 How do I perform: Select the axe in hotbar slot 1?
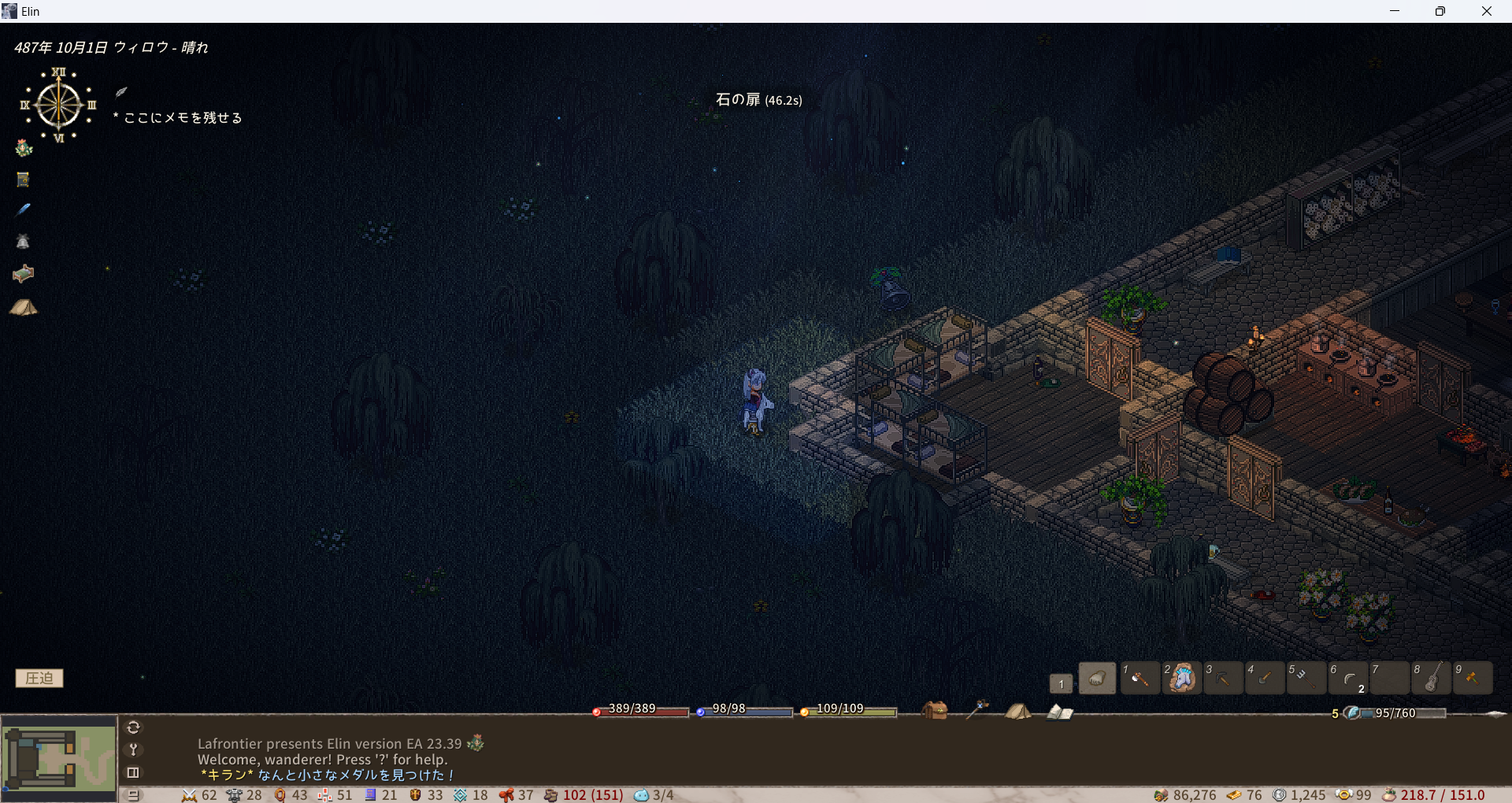click(x=1139, y=678)
